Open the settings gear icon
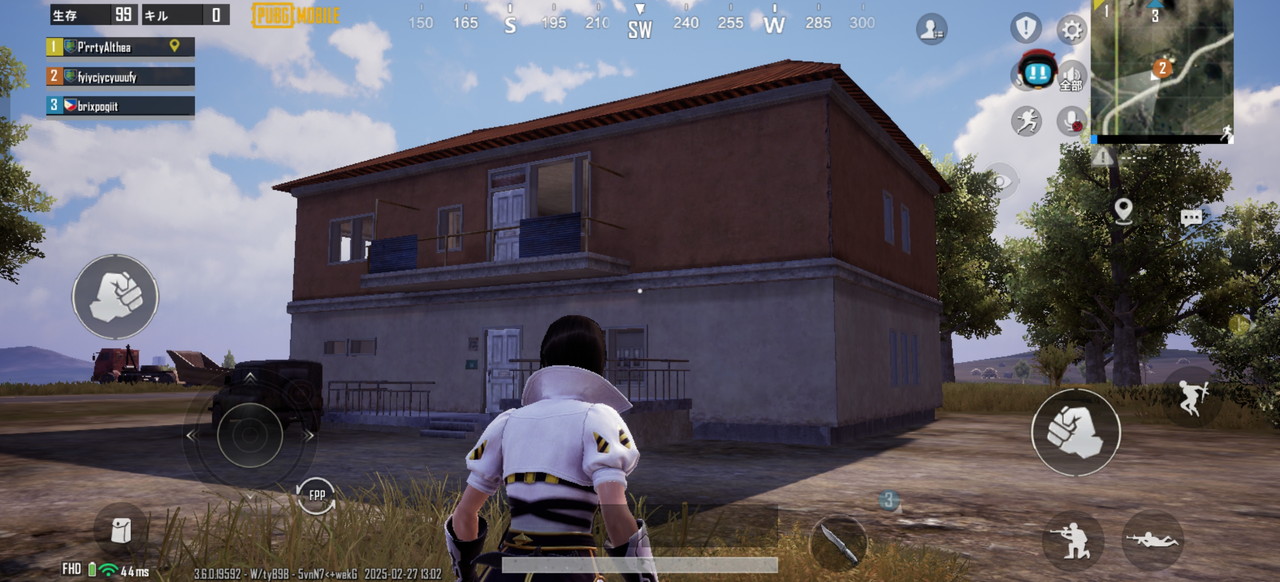The width and height of the screenshot is (1280, 582). coord(1071,29)
